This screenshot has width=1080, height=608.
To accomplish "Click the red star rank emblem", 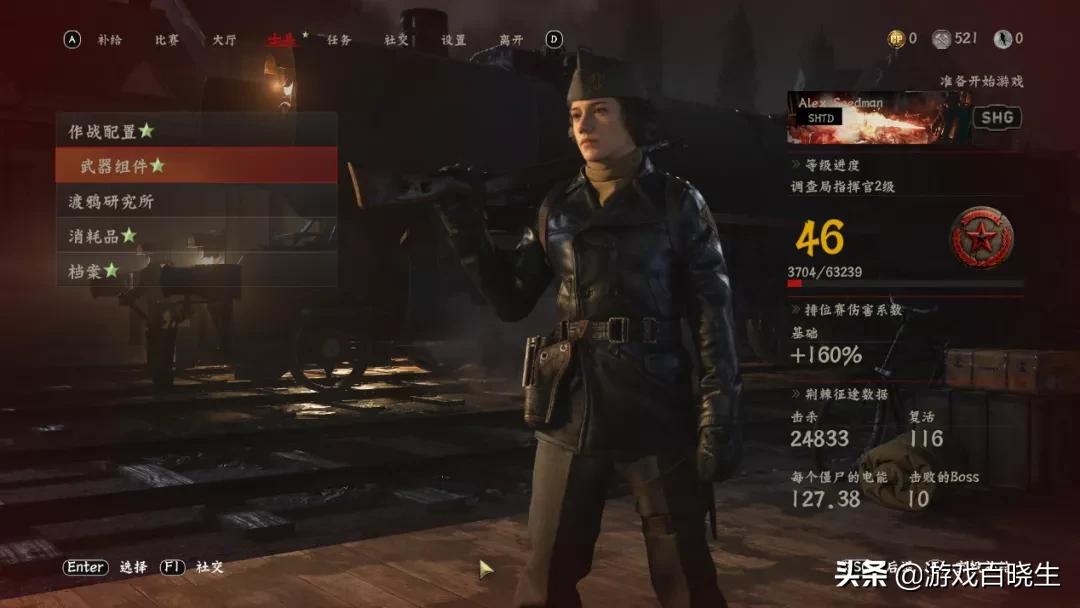I will (x=981, y=238).
